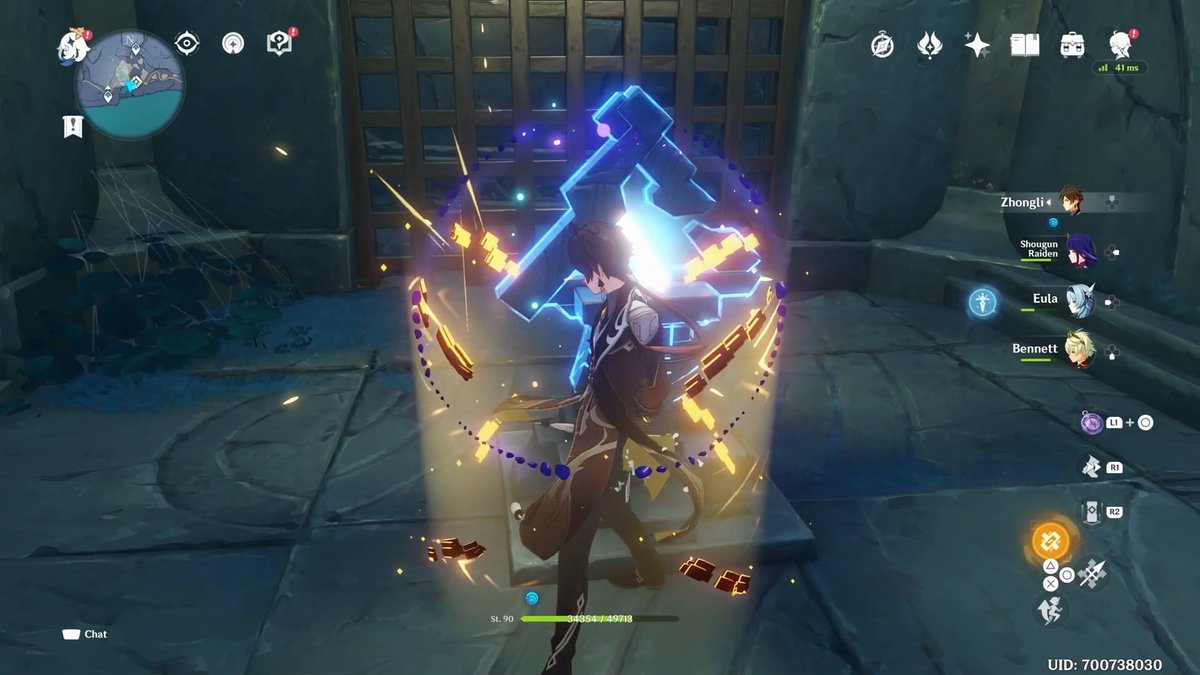The image size is (1200, 675).
Task: Open the Wish four-pointed star icon
Action: [977, 44]
